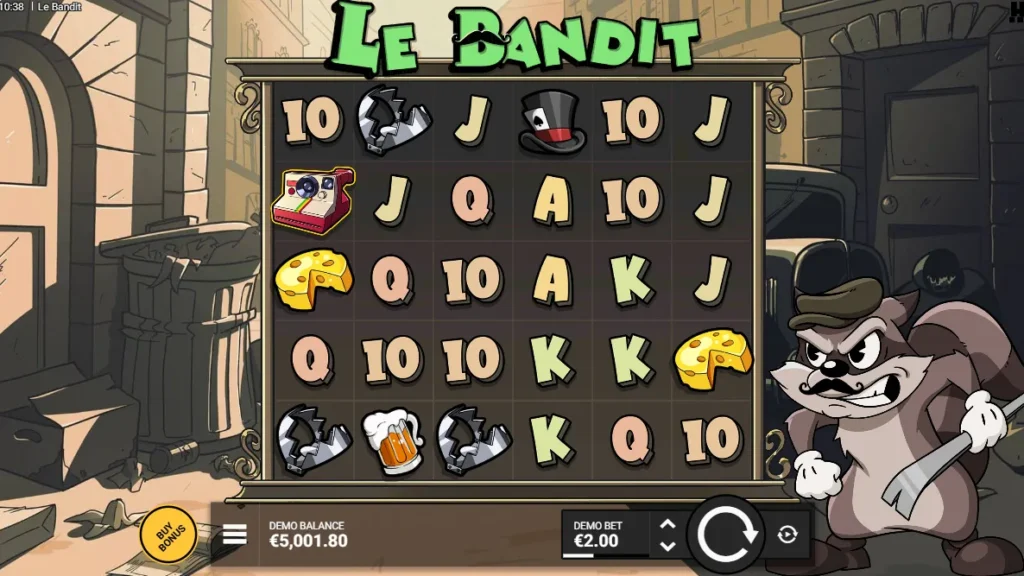Image resolution: width=1024 pixels, height=576 pixels.
Task: Open the autoplay options
Action: pyautogui.click(x=787, y=535)
